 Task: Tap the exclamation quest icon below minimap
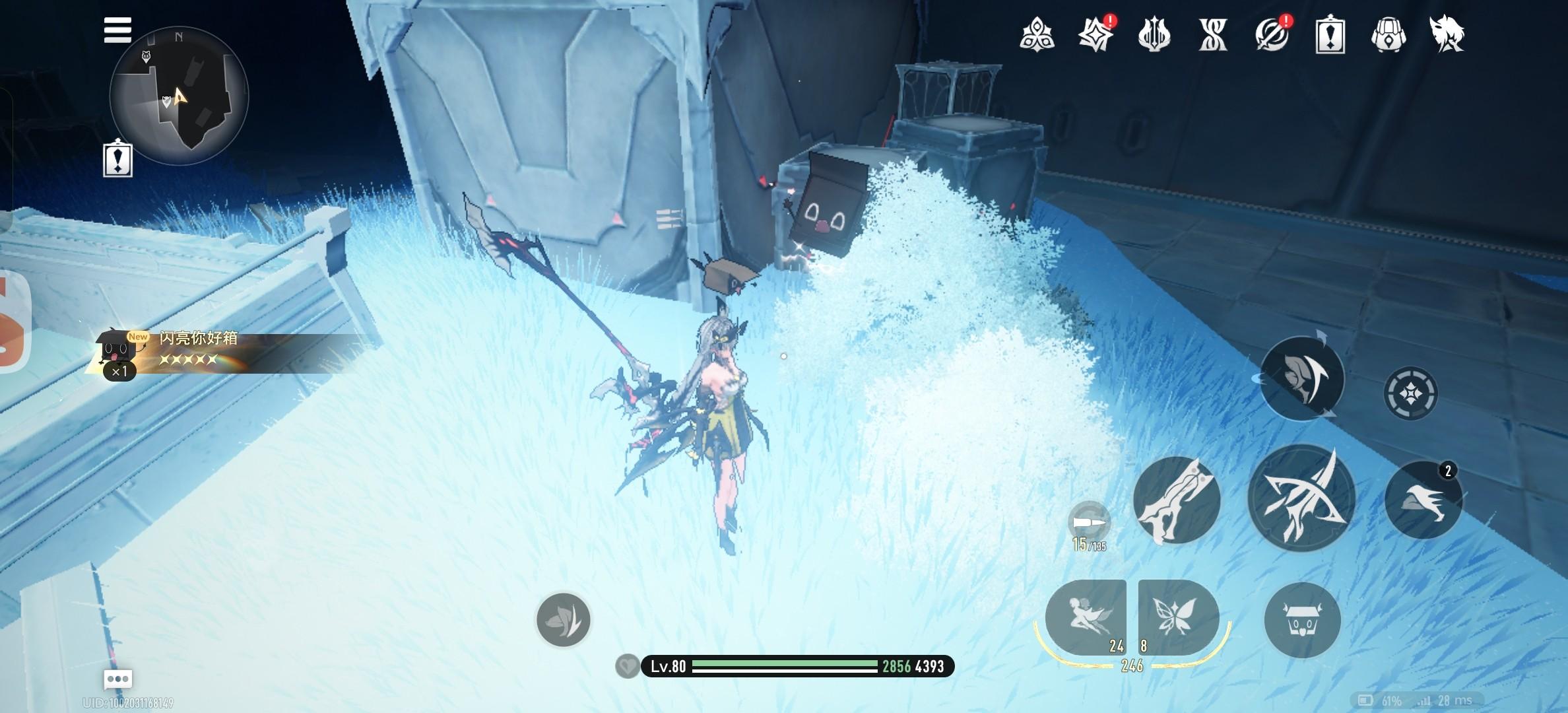118,159
